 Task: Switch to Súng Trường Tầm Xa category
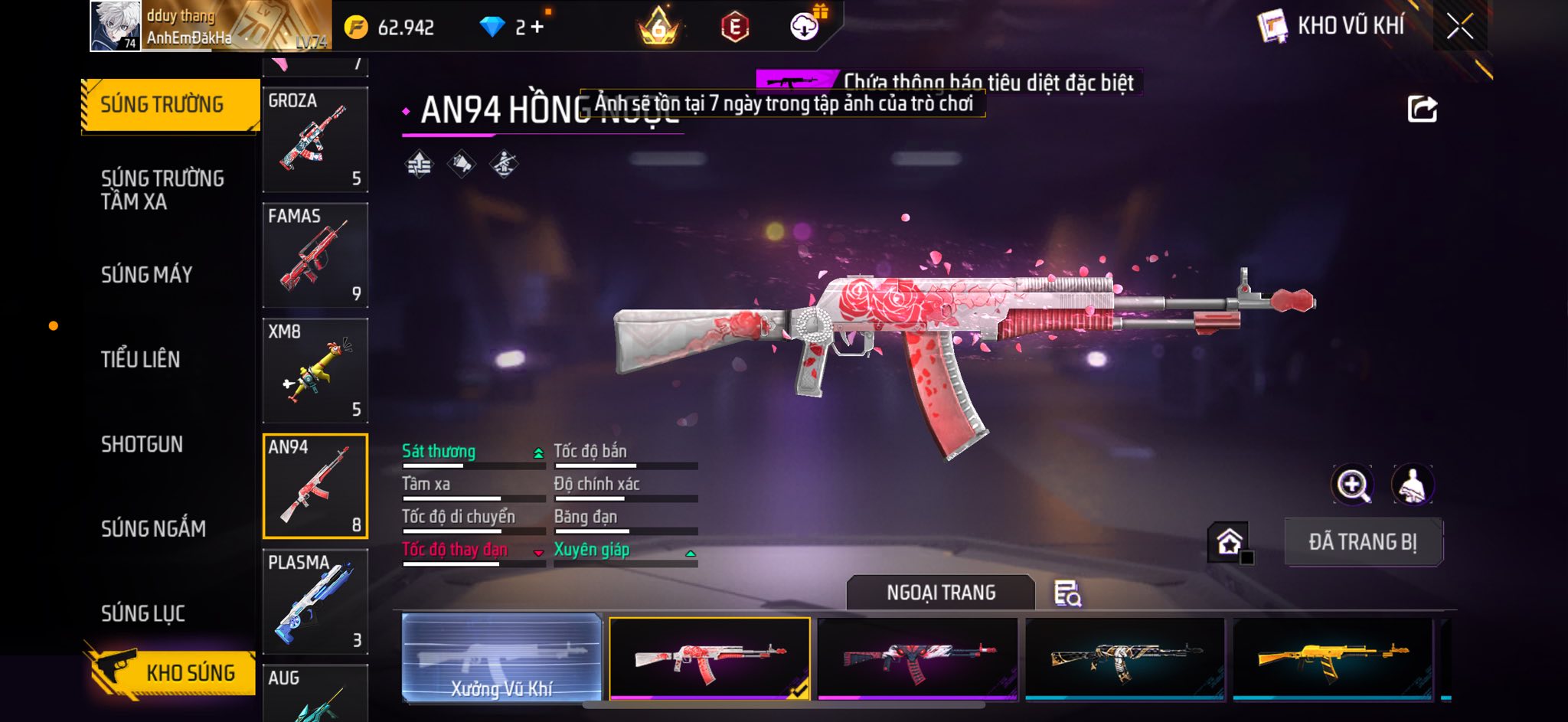162,190
